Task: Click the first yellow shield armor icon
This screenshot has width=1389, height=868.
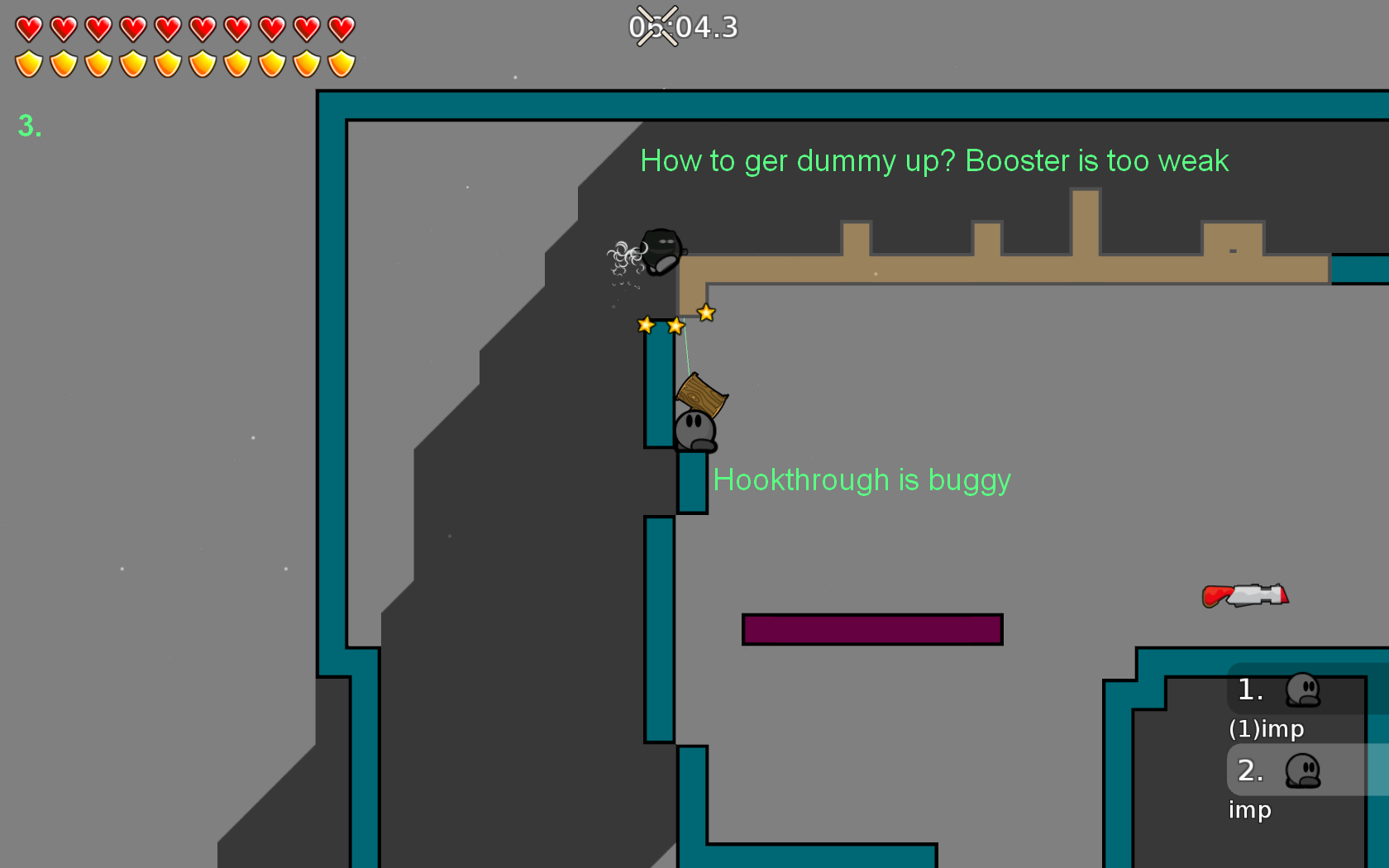Action: point(28,63)
